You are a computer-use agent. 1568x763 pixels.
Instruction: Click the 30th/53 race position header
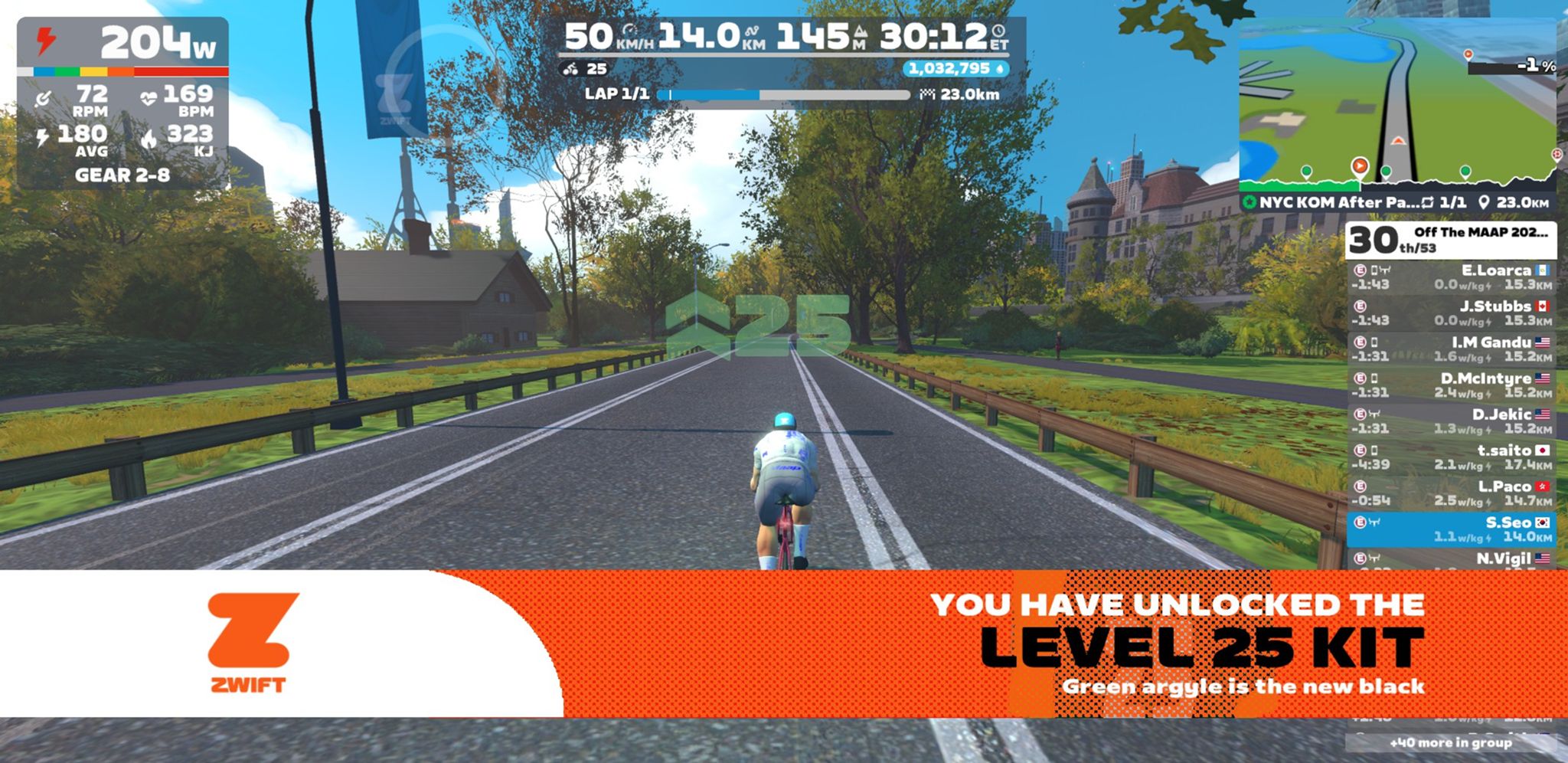1451,241
